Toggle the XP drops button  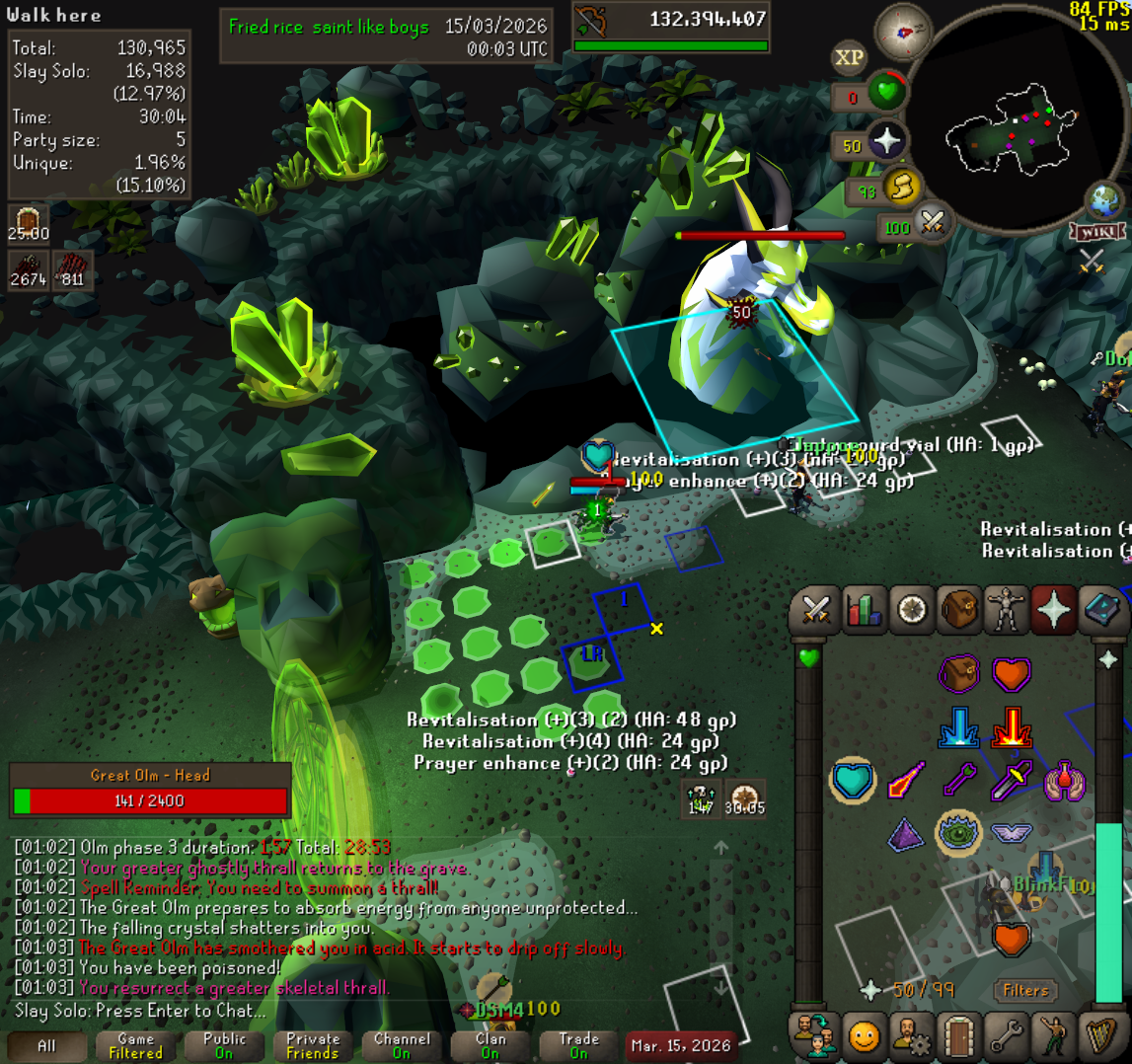(849, 57)
